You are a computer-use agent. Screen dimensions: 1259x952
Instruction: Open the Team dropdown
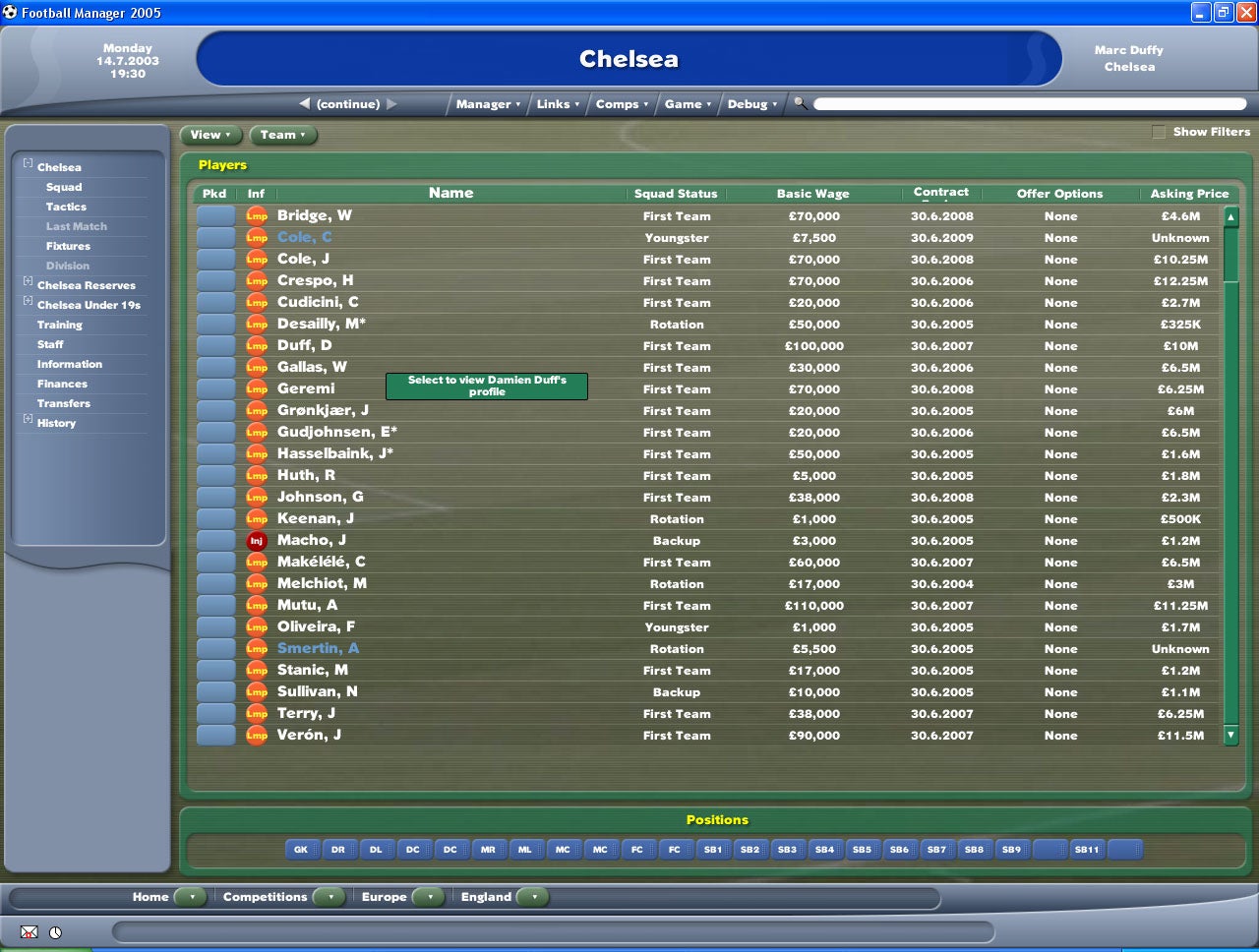tap(283, 135)
